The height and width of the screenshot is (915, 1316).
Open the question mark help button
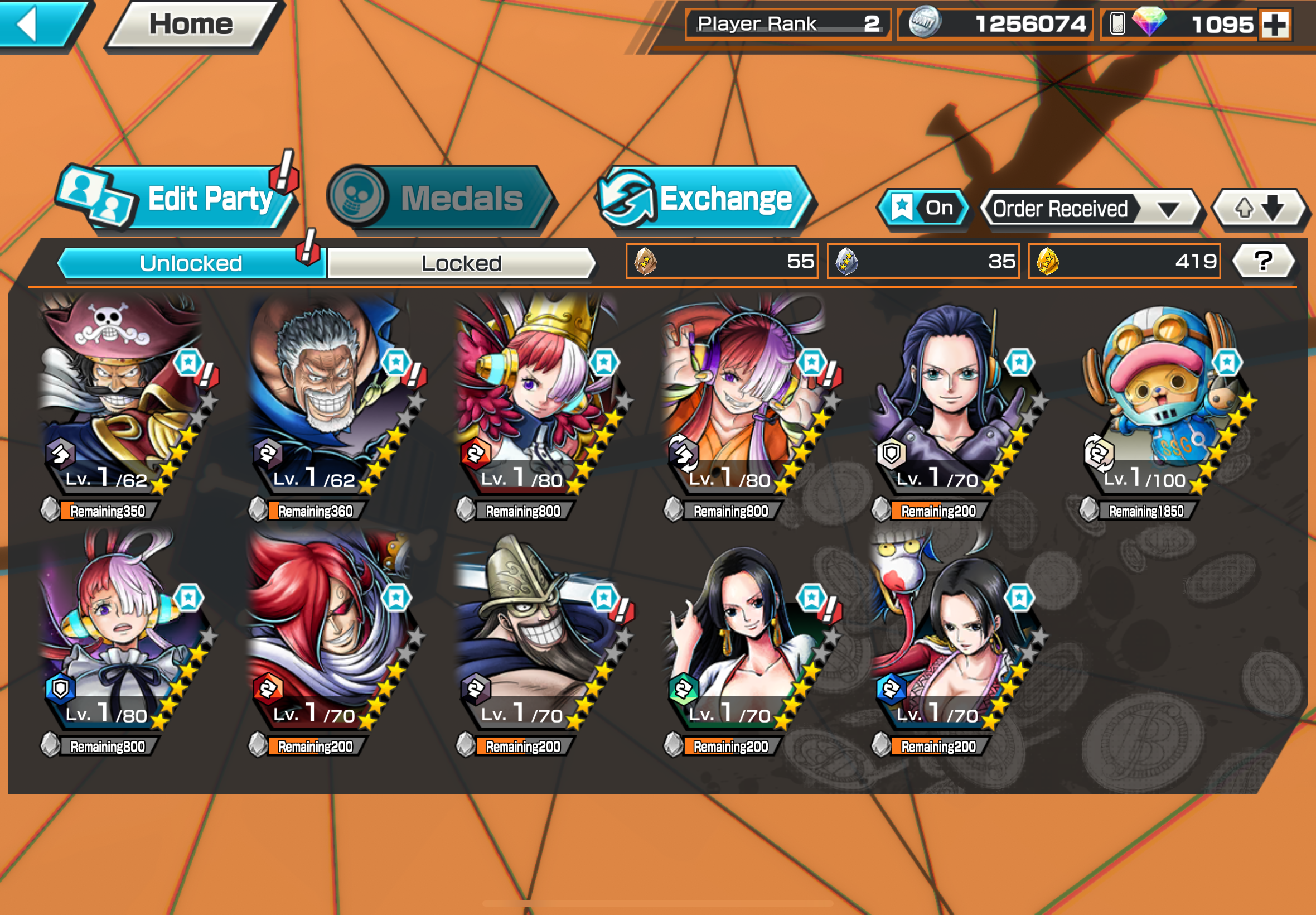(x=1262, y=262)
